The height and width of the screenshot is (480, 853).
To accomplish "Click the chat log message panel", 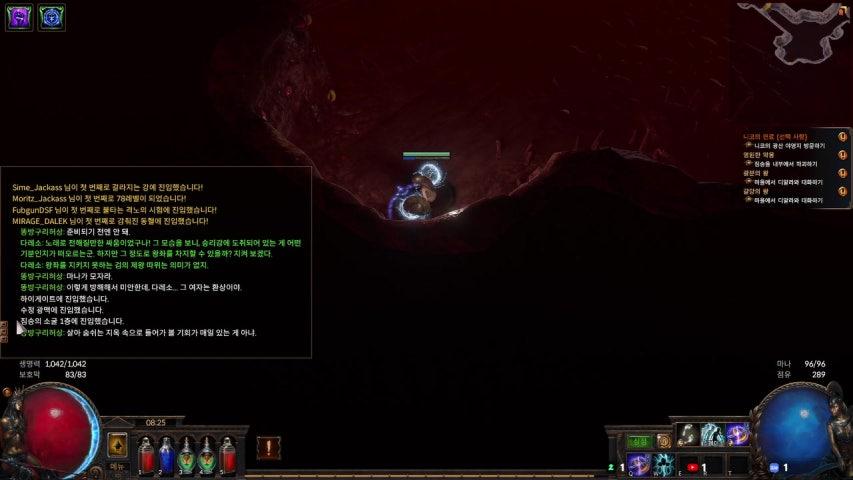I will click(156, 260).
